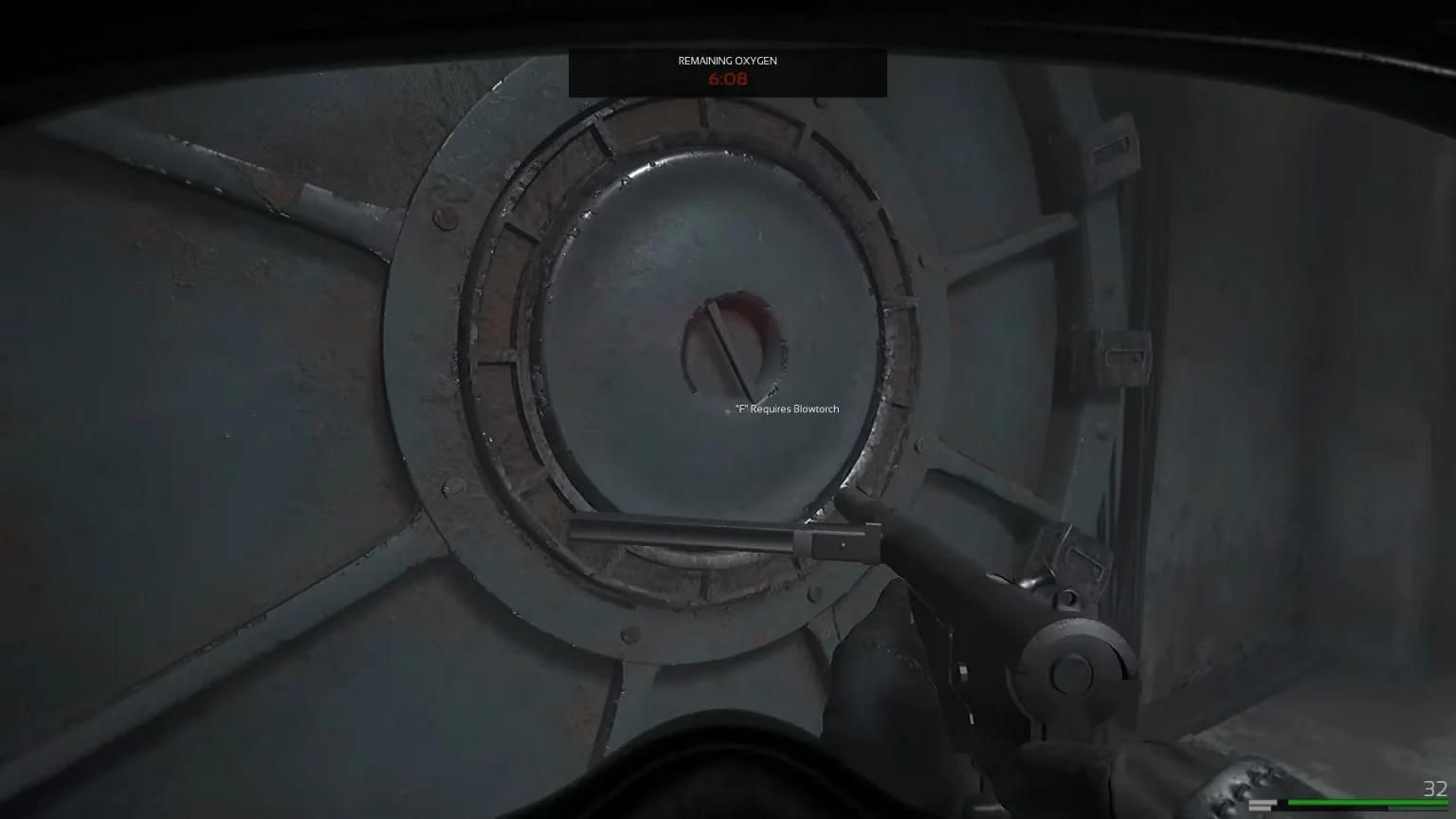Select the ammo count showing 32
The height and width of the screenshot is (819, 1456).
click(x=1433, y=787)
